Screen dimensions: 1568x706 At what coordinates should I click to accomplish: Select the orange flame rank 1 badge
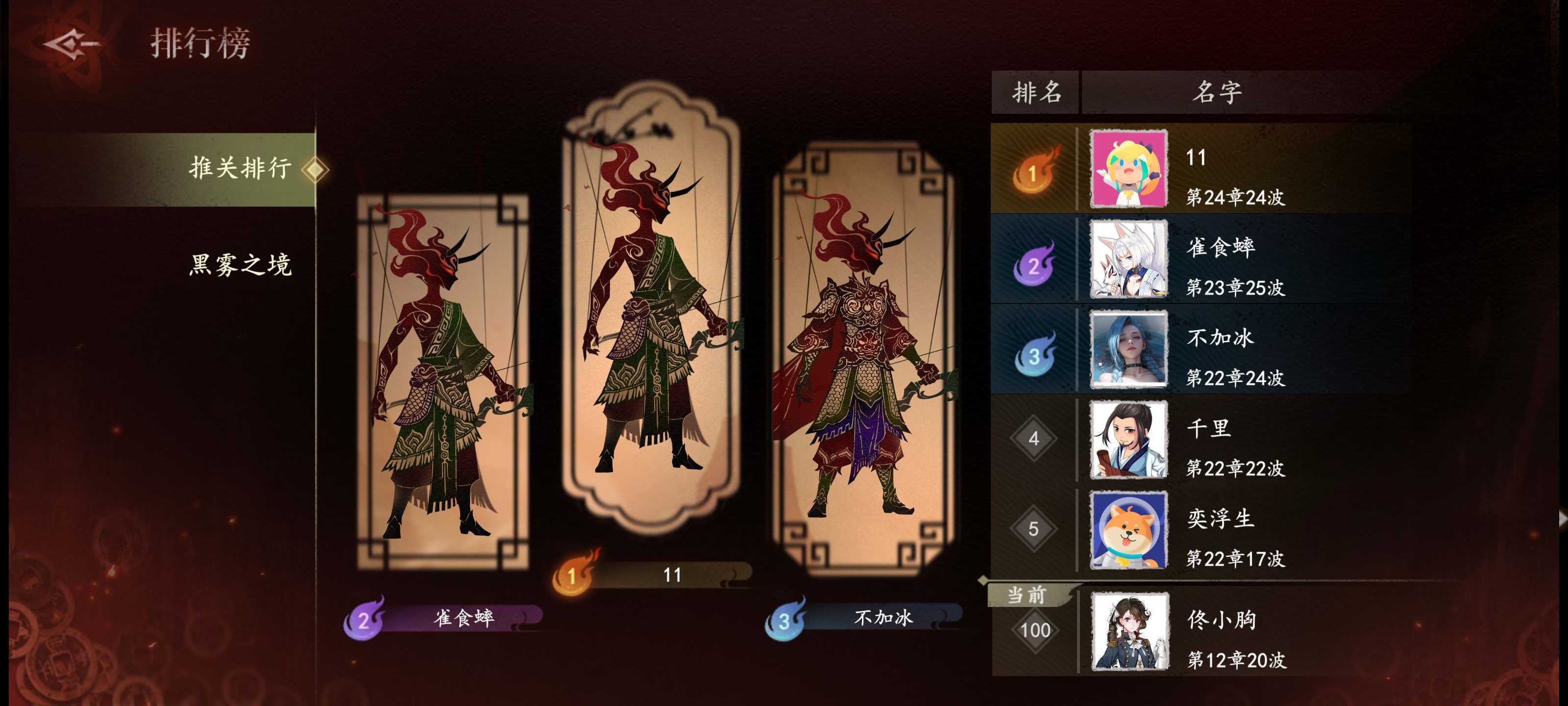(x=1034, y=173)
